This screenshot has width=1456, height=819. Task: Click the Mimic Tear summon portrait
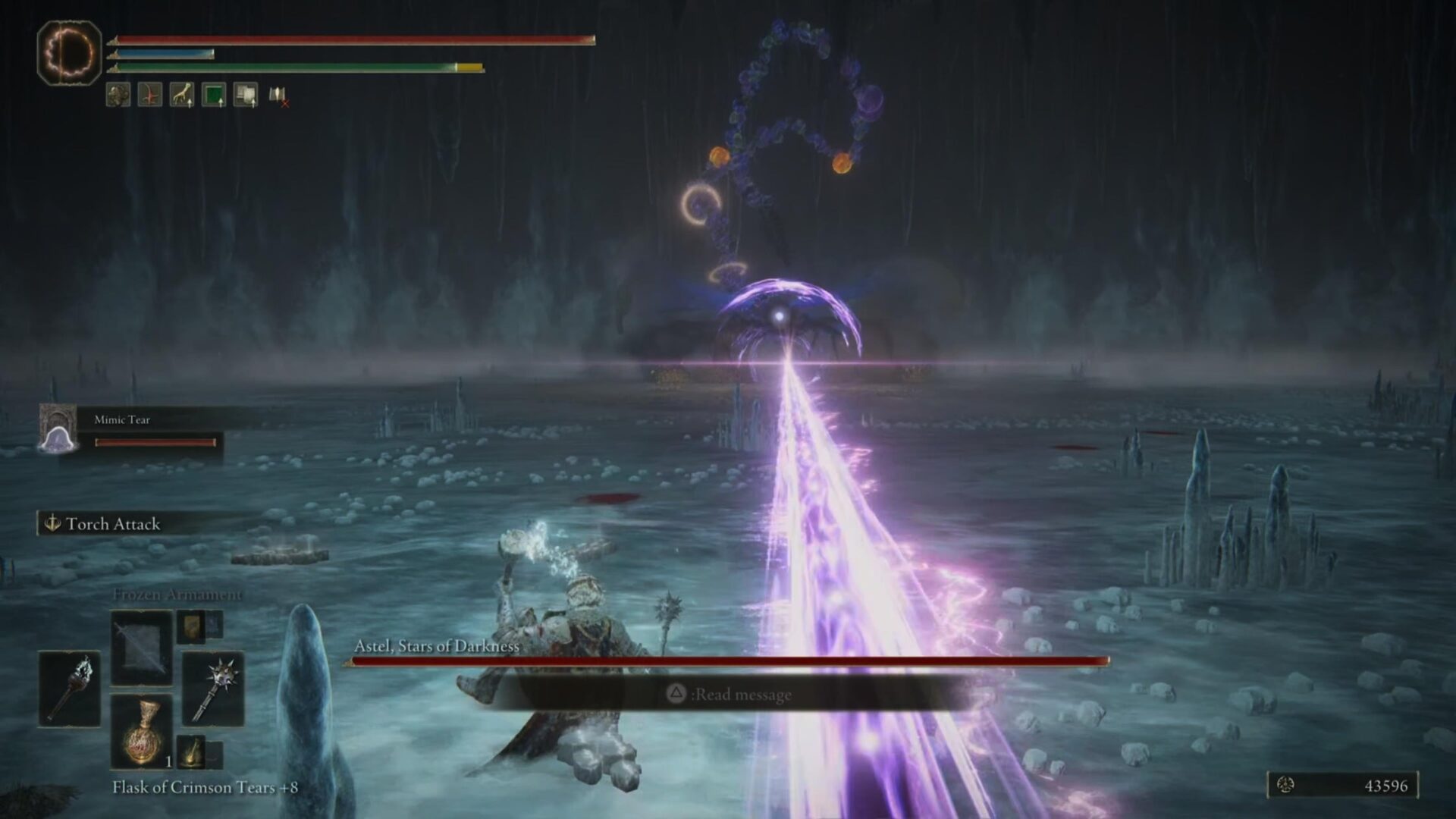[58, 429]
